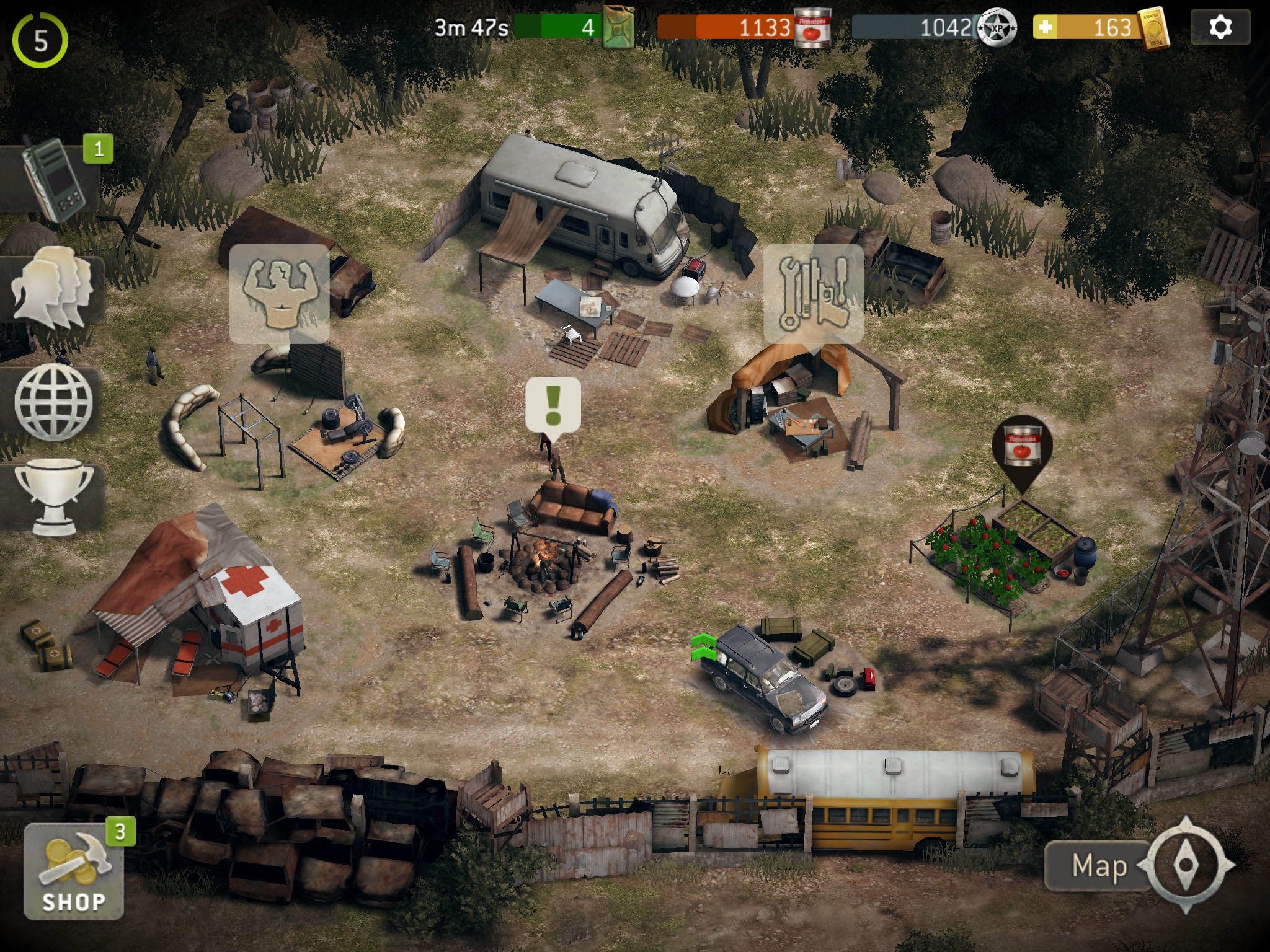This screenshot has height=952, width=1270.
Task: Open the workshop tools icon
Action: point(813,293)
